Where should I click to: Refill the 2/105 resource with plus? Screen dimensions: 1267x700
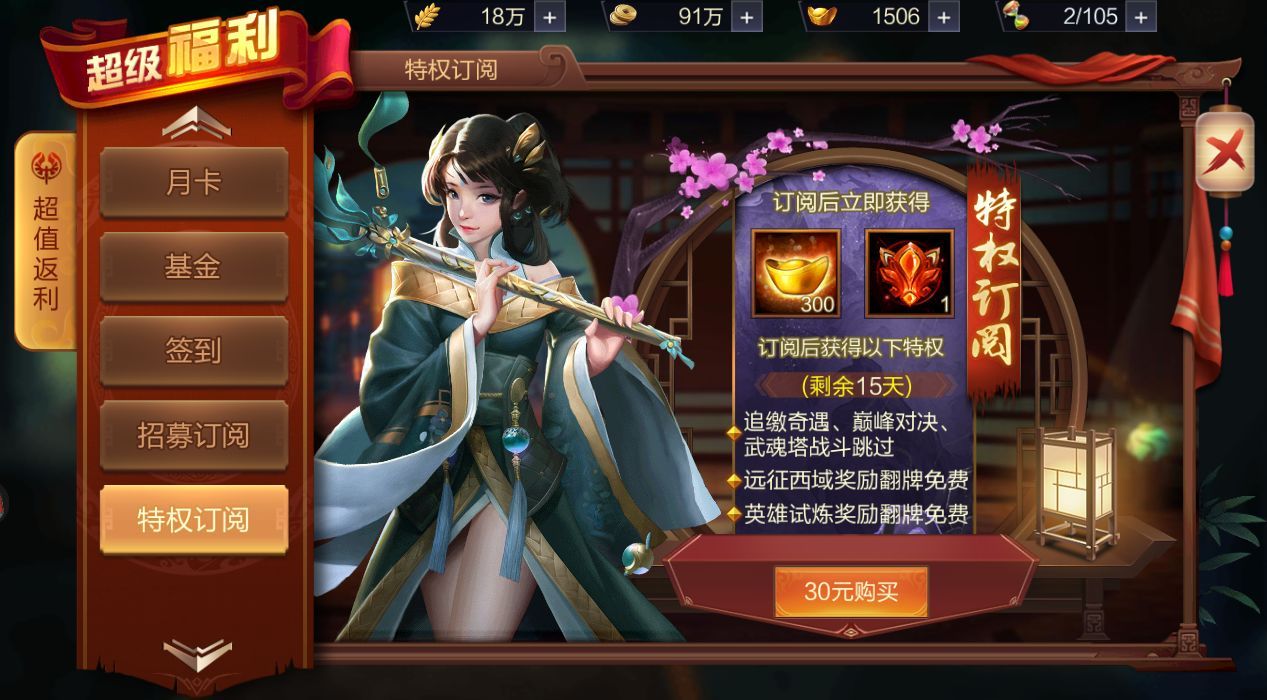(1142, 16)
